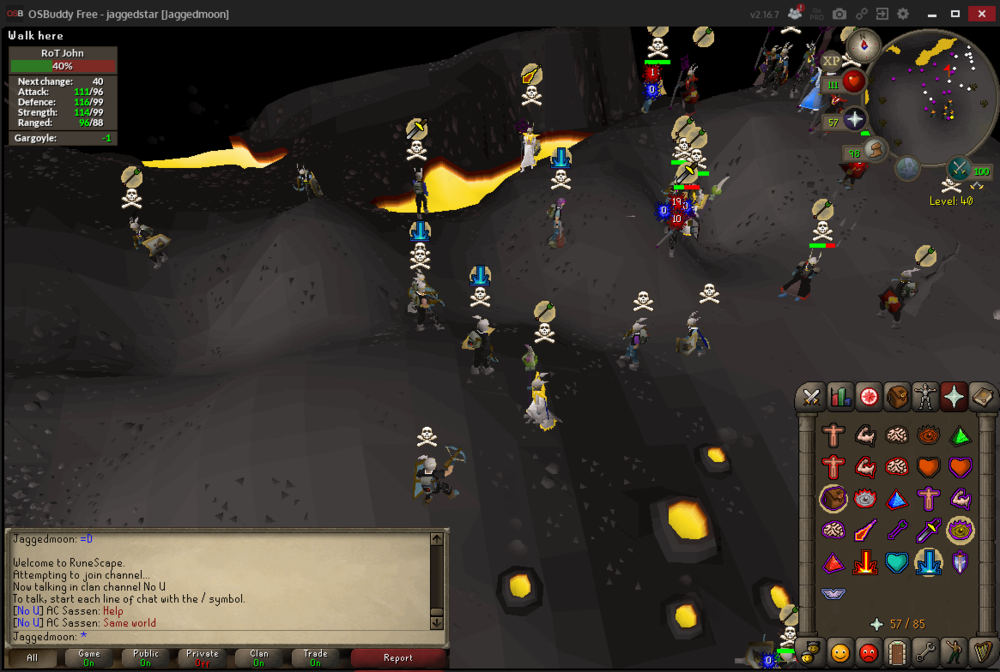The image size is (1000, 672).
Task: Open the magic spellbook tab
Action: click(x=983, y=397)
